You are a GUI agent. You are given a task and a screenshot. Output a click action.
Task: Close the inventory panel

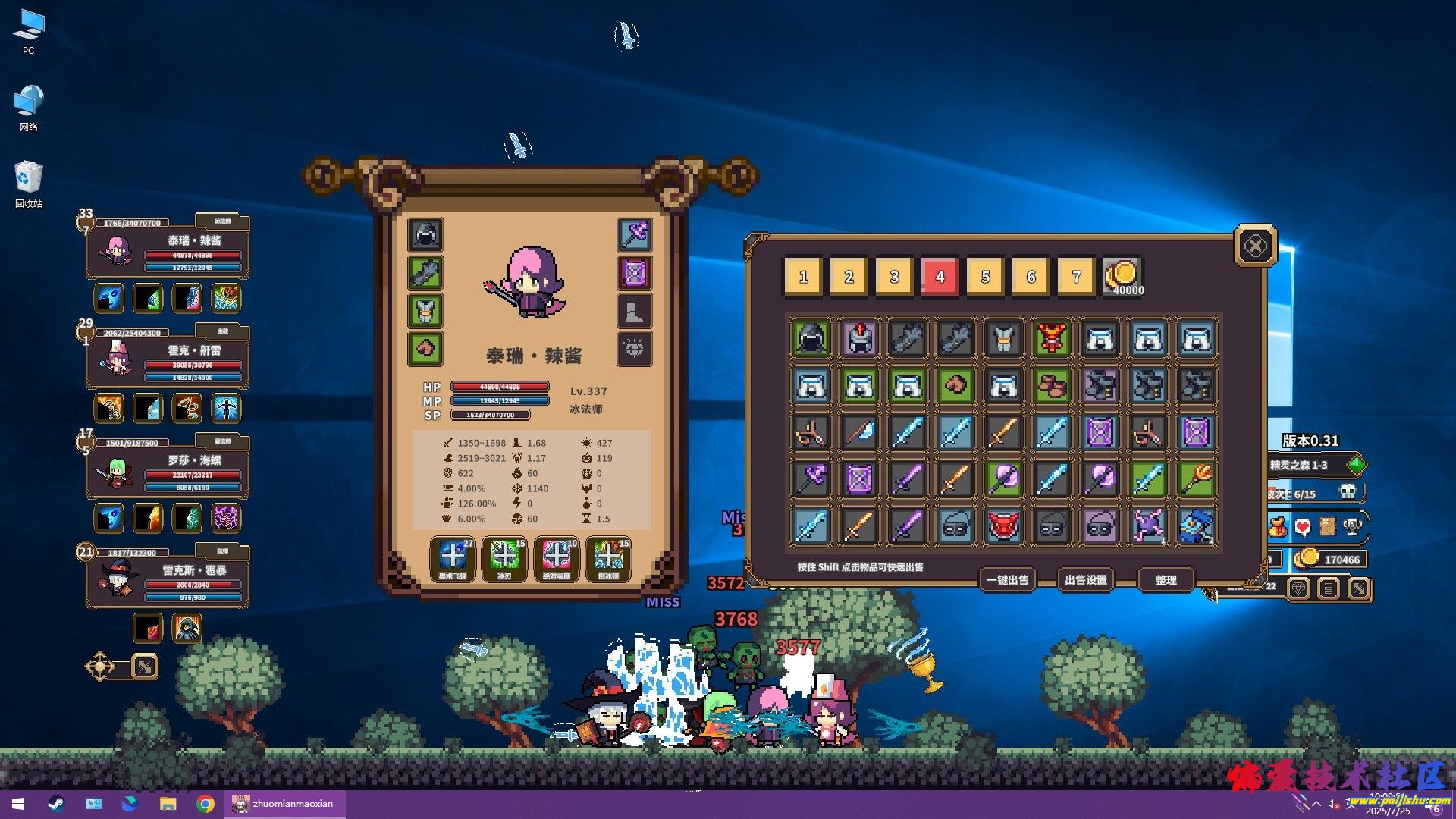[x=1255, y=246]
